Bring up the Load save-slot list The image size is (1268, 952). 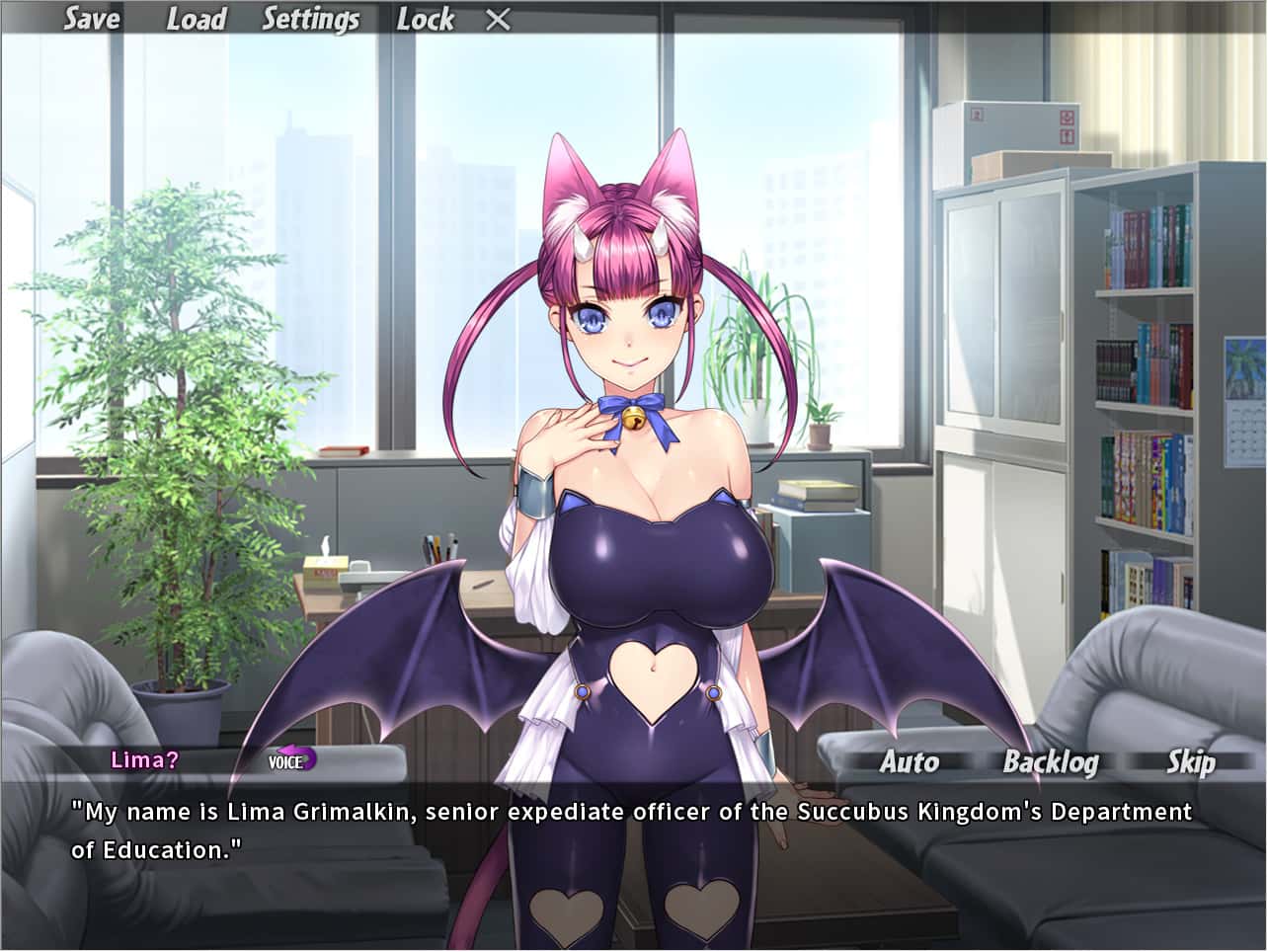(196, 19)
